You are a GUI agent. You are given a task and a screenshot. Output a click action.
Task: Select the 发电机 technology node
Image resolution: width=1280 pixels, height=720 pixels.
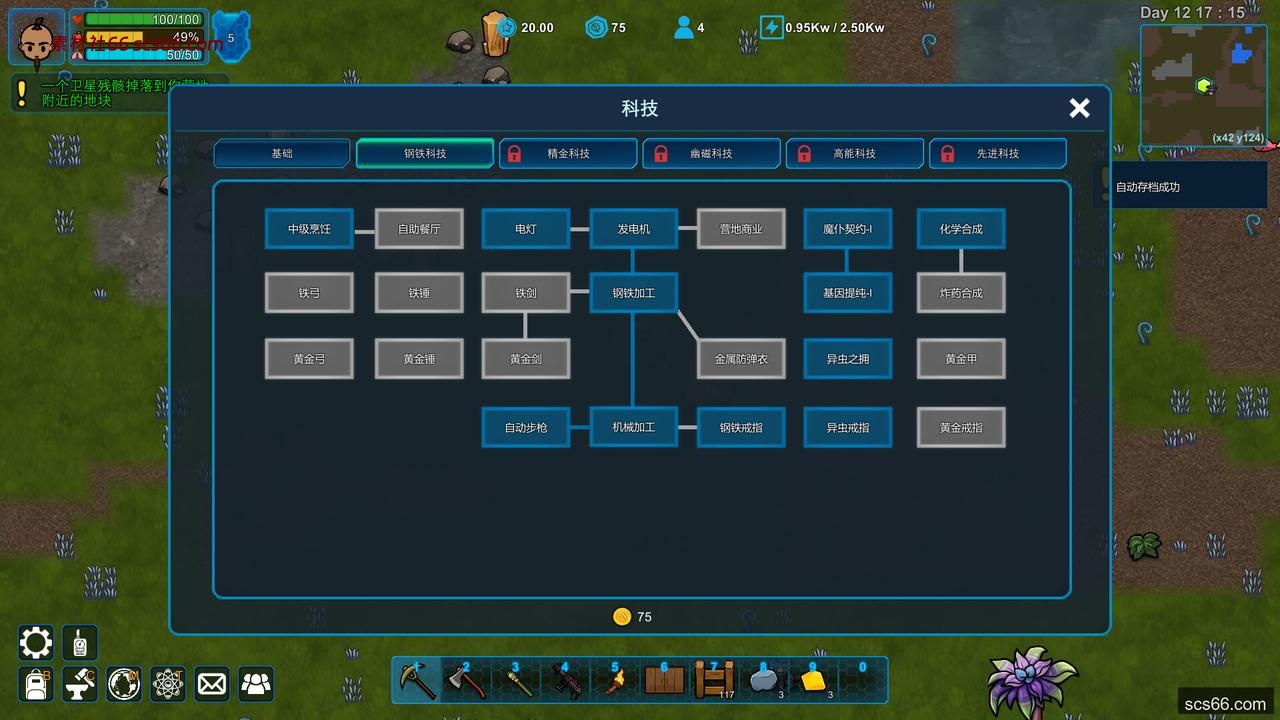[633, 228]
